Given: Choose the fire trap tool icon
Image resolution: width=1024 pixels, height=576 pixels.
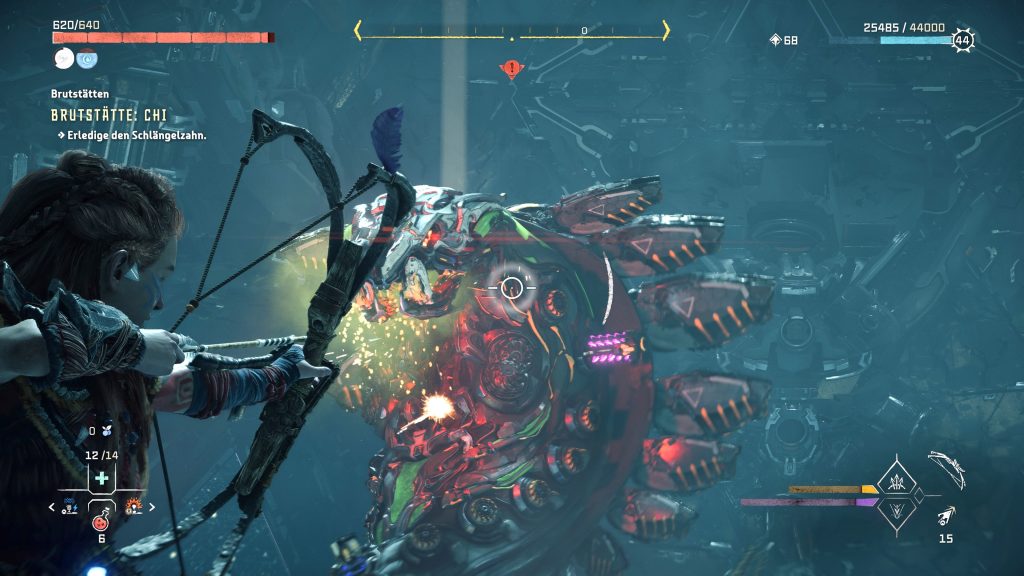Looking at the screenshot, I should tap(134, 507).
